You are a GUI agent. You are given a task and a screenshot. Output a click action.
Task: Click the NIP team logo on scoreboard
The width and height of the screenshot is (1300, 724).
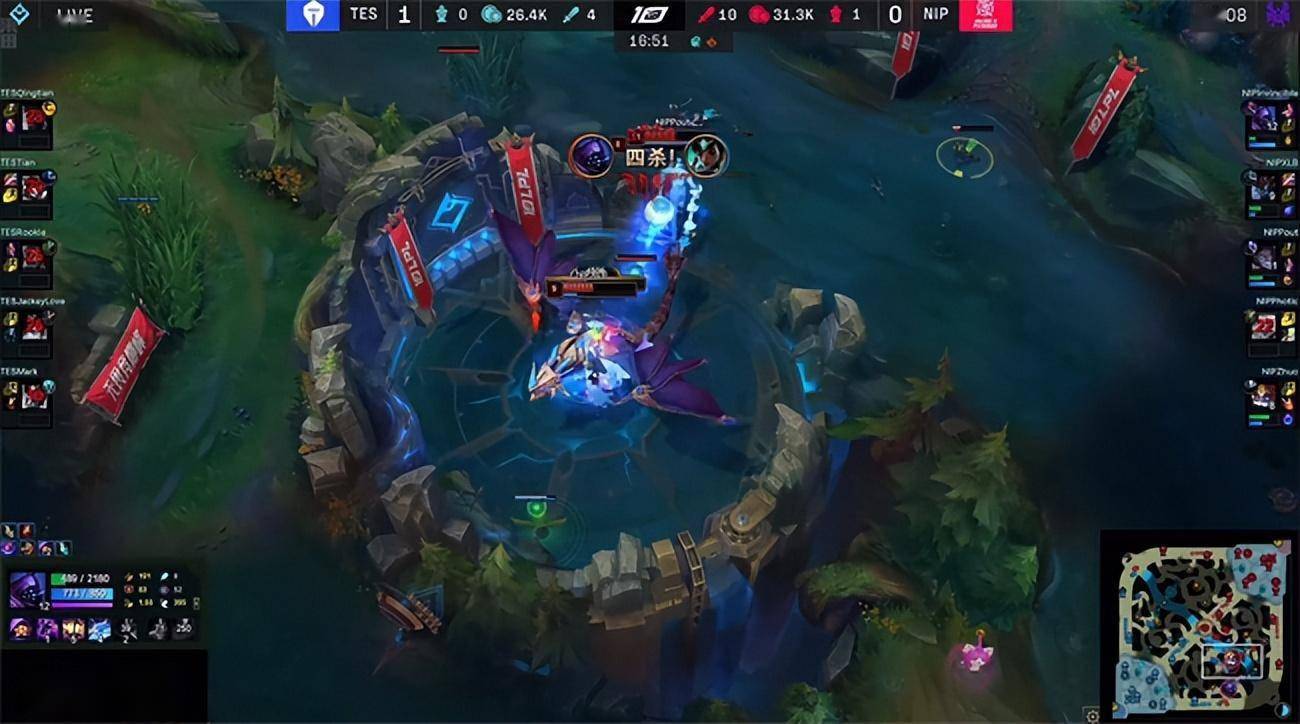click(x=986, y=15)
